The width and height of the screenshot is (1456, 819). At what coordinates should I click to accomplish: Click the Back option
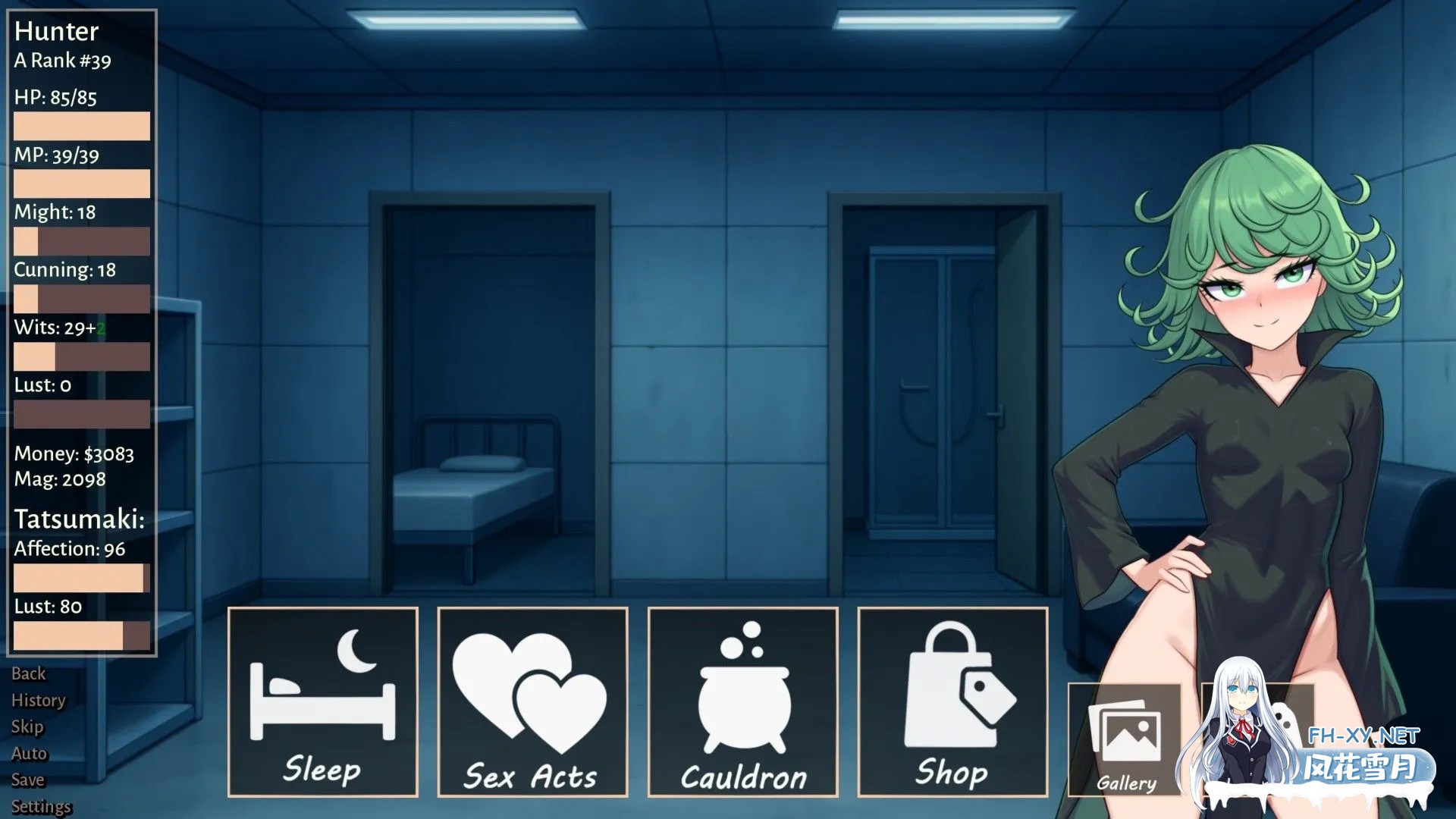click(29, 673)
